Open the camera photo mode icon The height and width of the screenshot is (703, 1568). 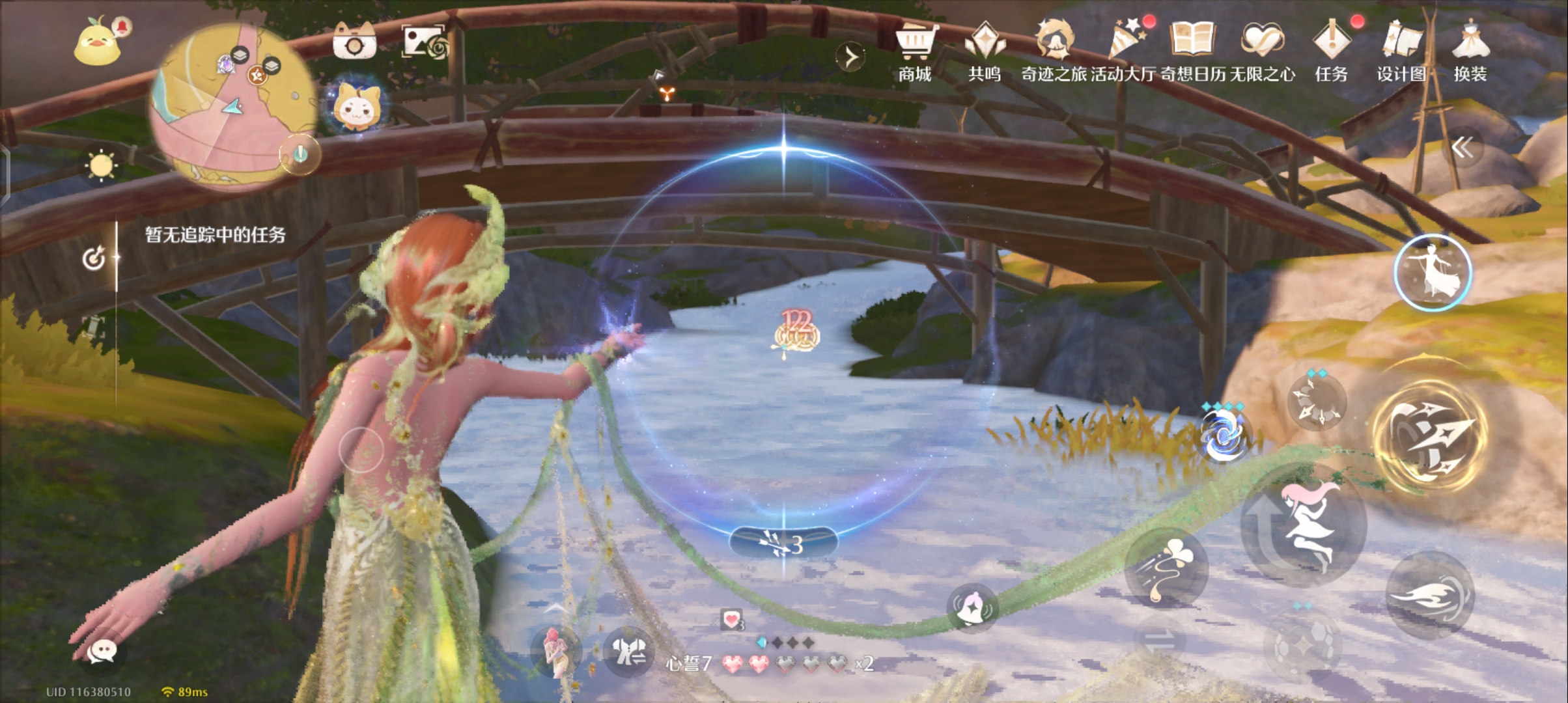[354, 42]
